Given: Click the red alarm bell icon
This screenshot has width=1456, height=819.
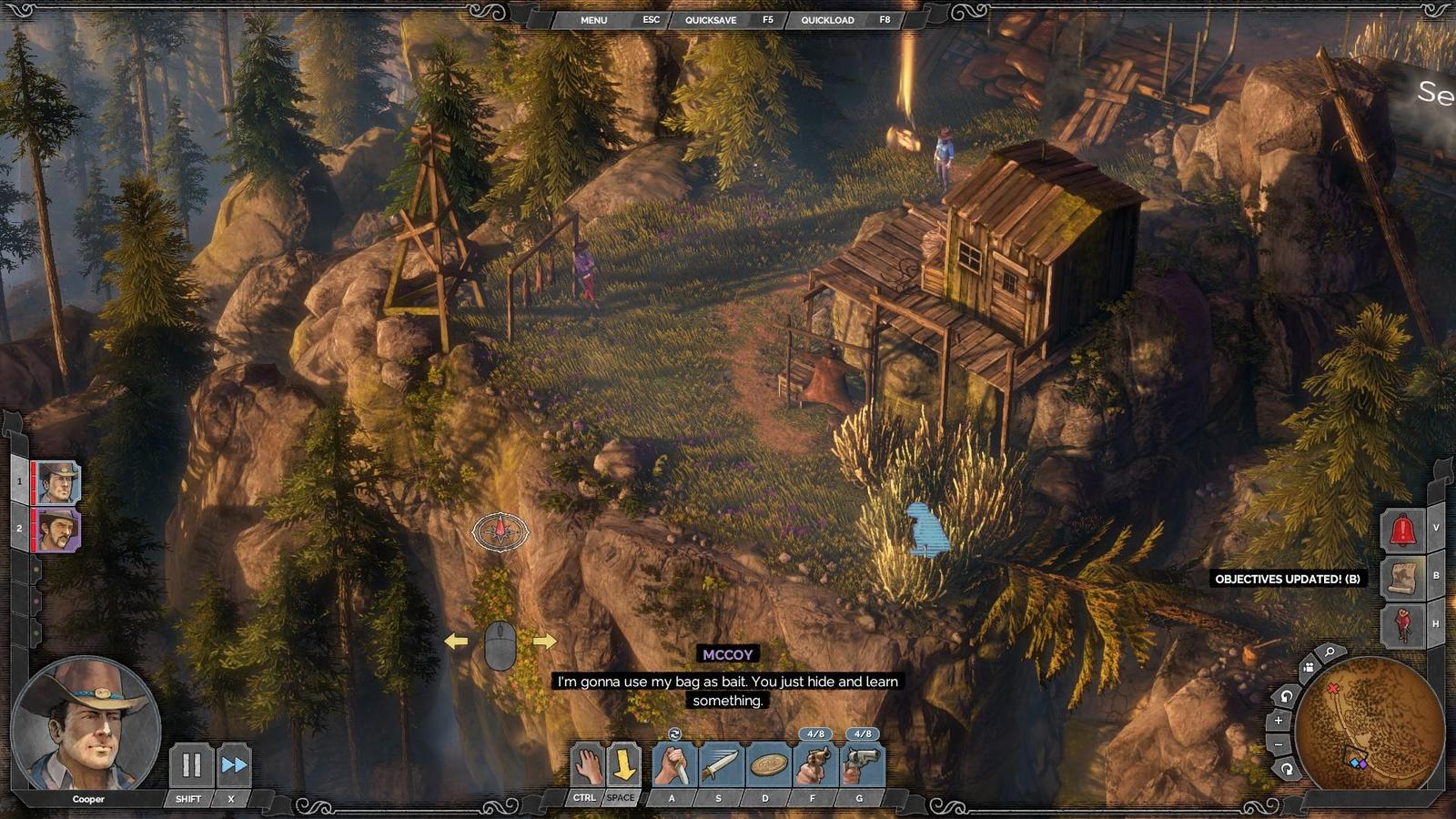Looking at the screenshot, I should coord(1402,530).
